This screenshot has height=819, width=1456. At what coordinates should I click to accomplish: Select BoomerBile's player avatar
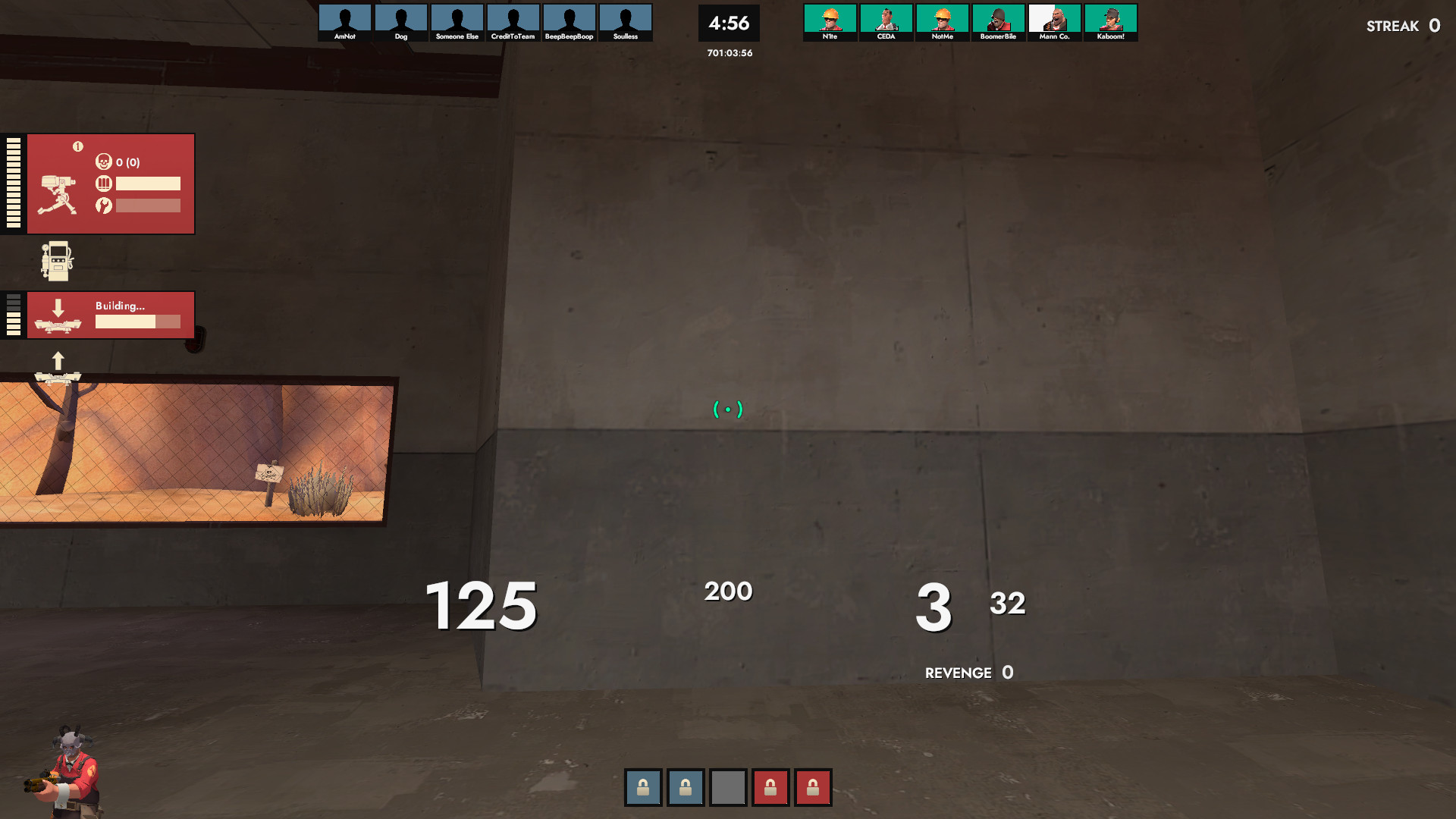click(999, 19)
